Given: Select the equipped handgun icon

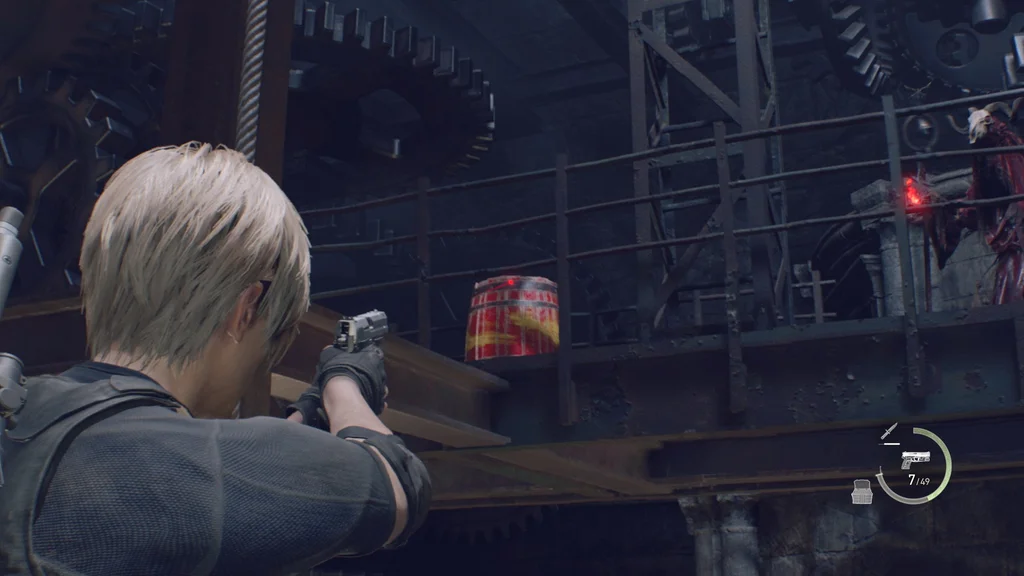Looking at the screenshot, I should pyautogui.click(x=915, y=459).
